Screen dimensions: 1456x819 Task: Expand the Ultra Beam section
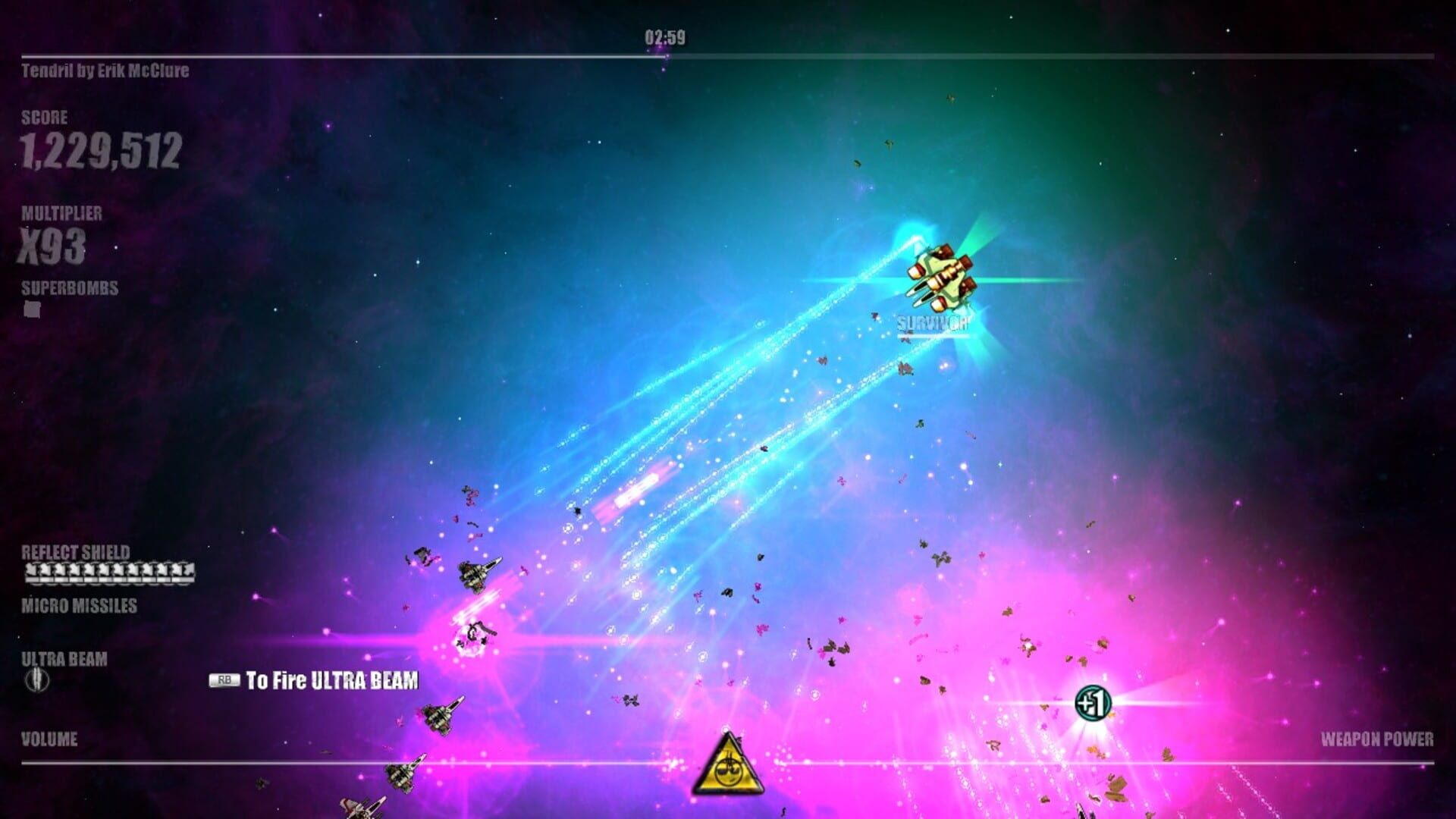64,659
